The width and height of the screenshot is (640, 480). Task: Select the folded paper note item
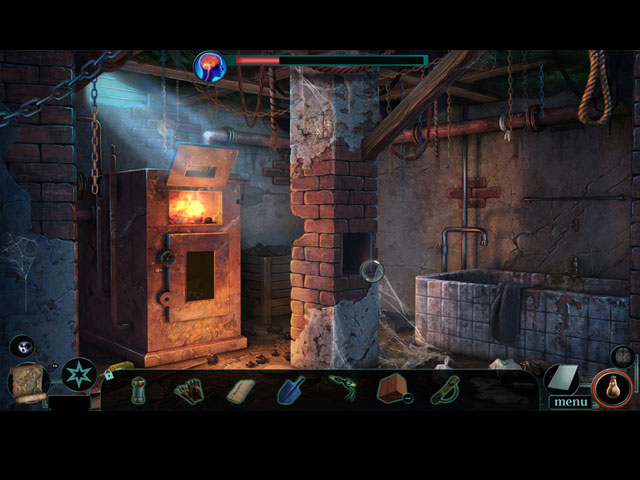tap(241, 390)
